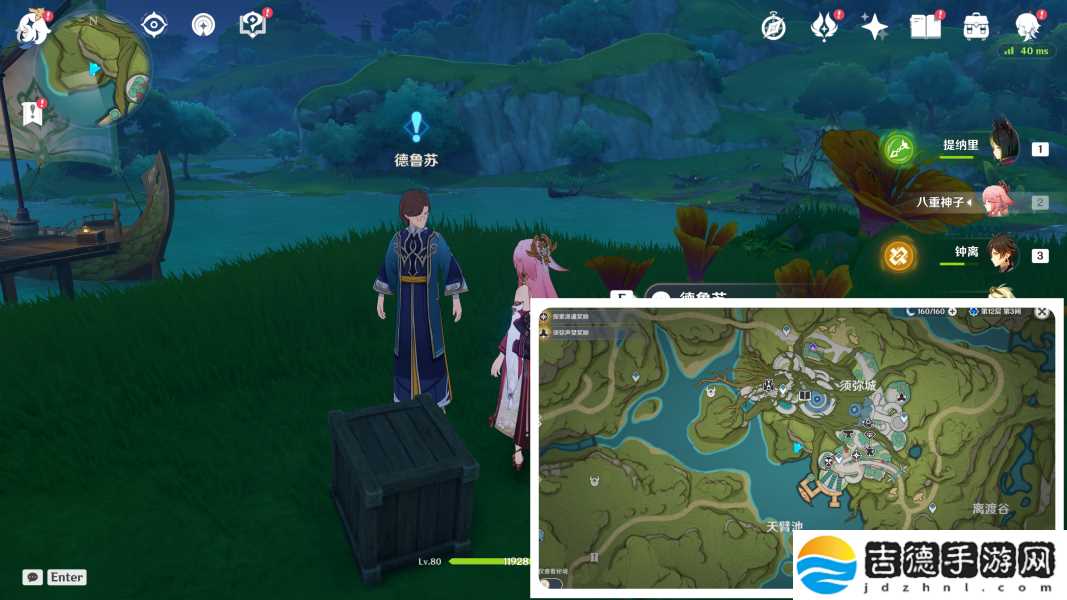Click the 吉德手游网 watermark logo

point(927,564)
